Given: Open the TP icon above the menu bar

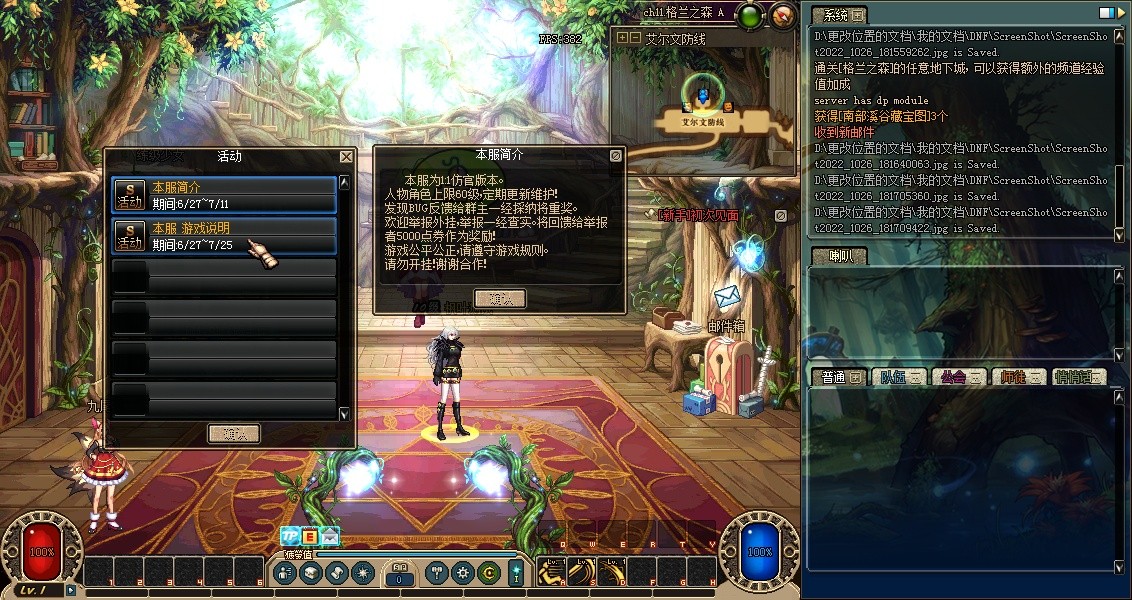Looking at the screenshot, I should click(290, 536).
